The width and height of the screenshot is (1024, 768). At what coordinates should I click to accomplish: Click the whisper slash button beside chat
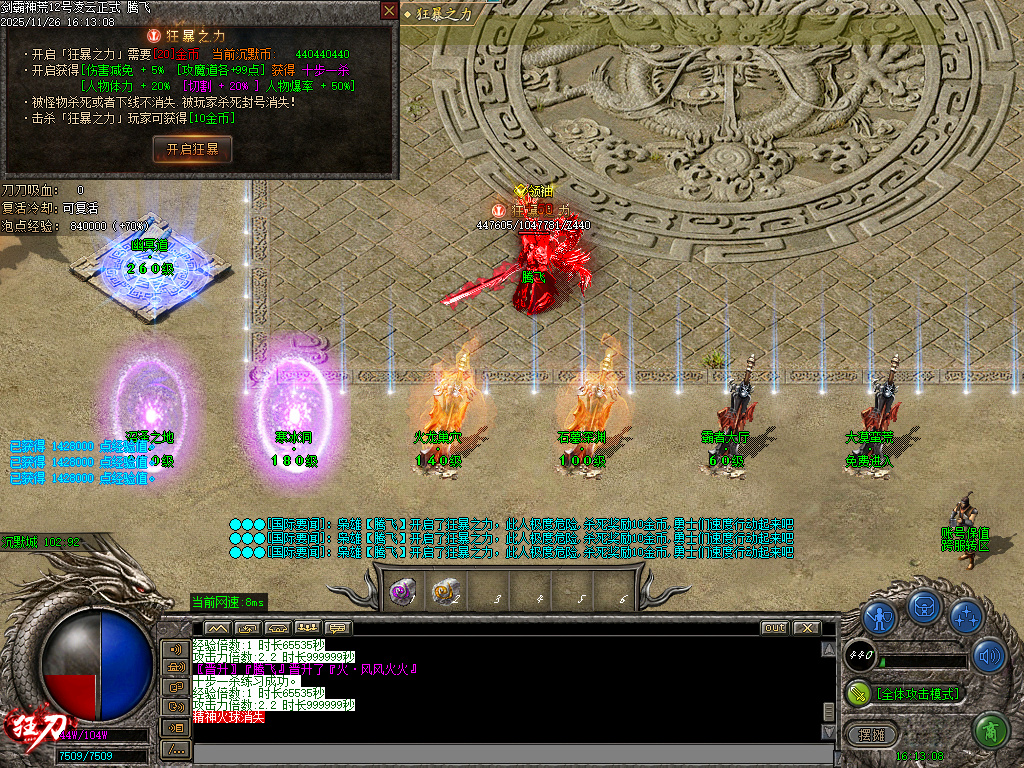pos(176,748)
